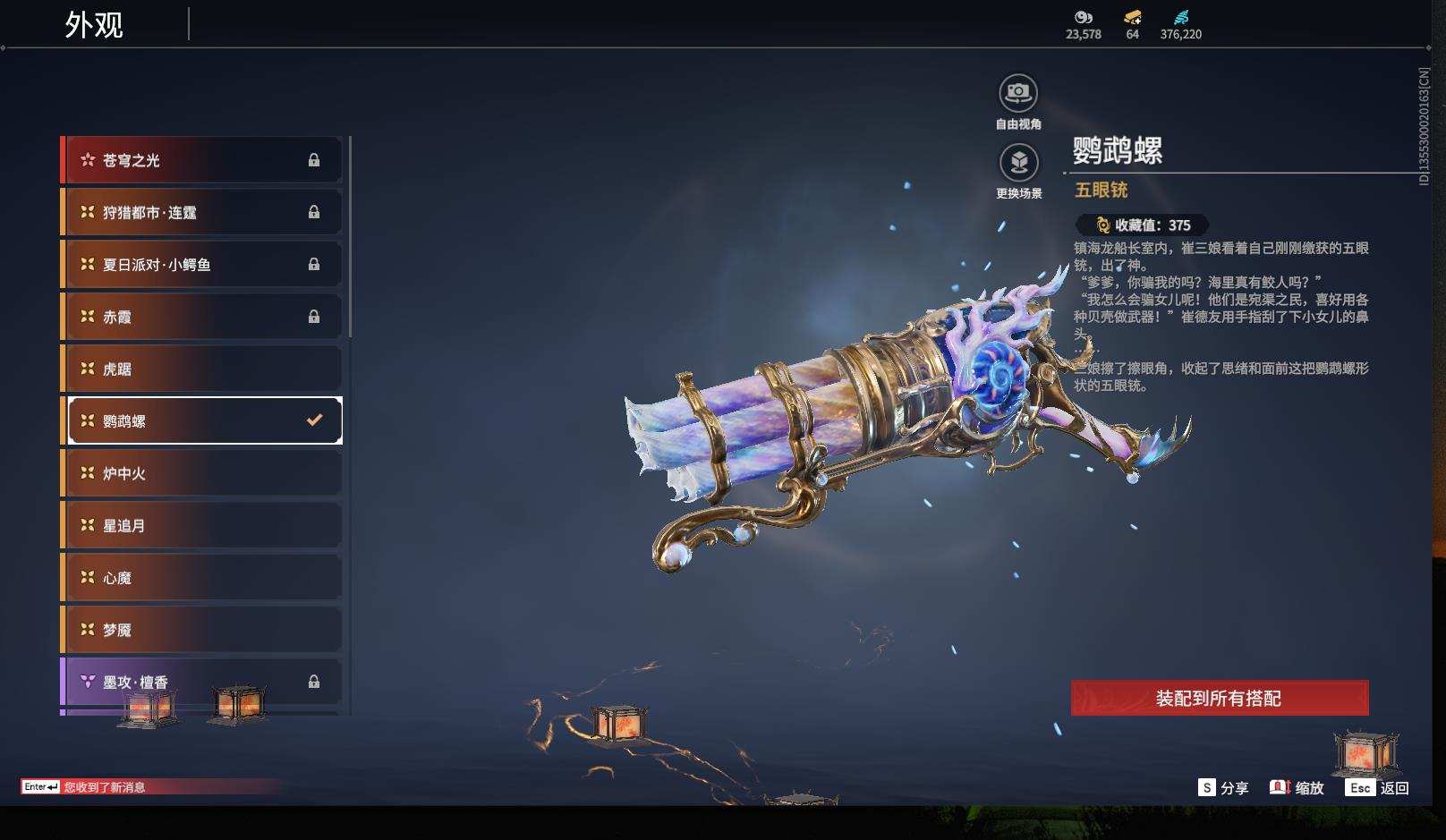Viewport: 1446px width, 840px height.
Task: Apply skin with 装配到所有搭配 button
Action: pyautogui.click(x=1219, y=698)
